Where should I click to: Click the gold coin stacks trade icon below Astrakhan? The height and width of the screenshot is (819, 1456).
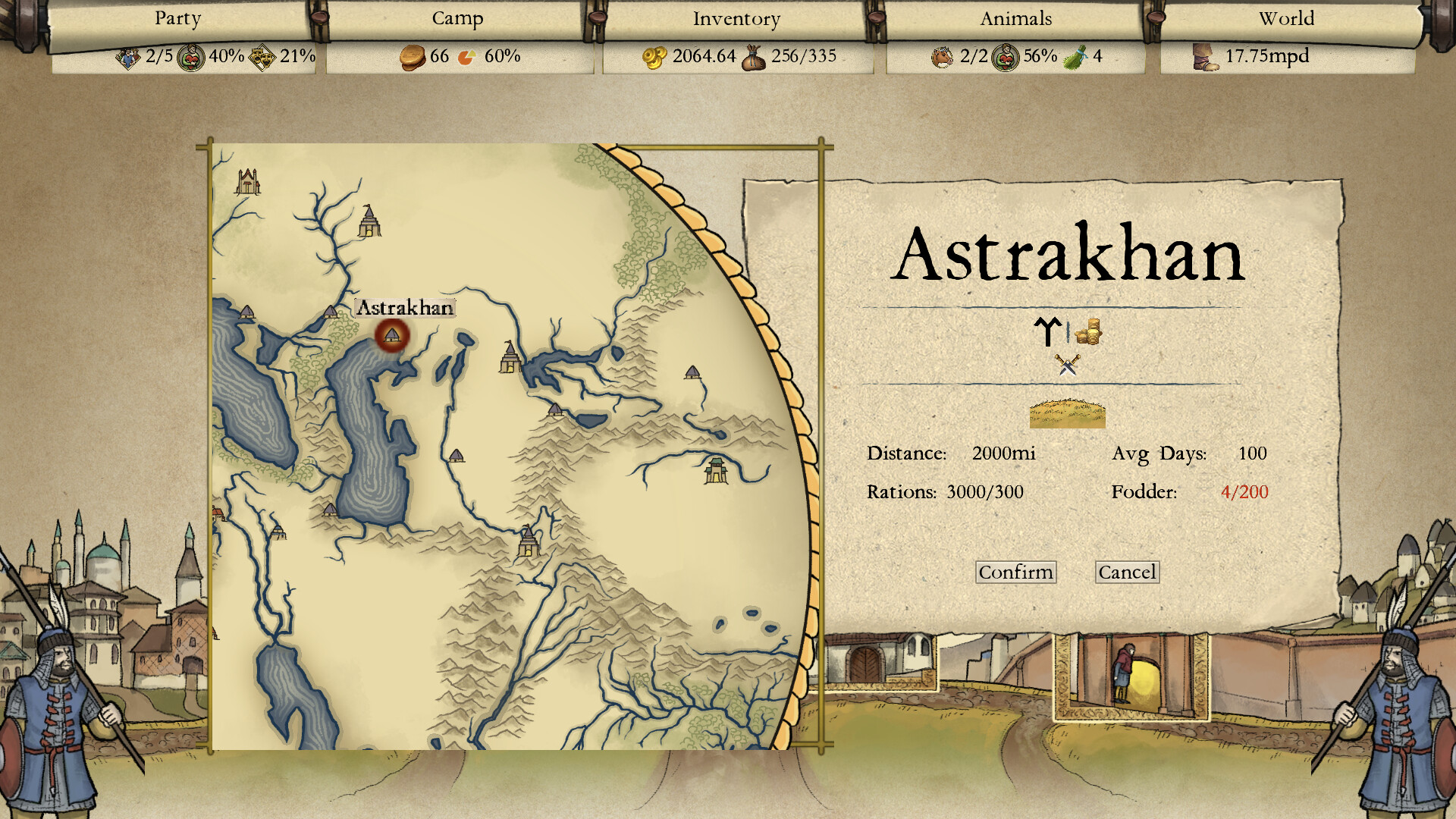coord(1090,333)
